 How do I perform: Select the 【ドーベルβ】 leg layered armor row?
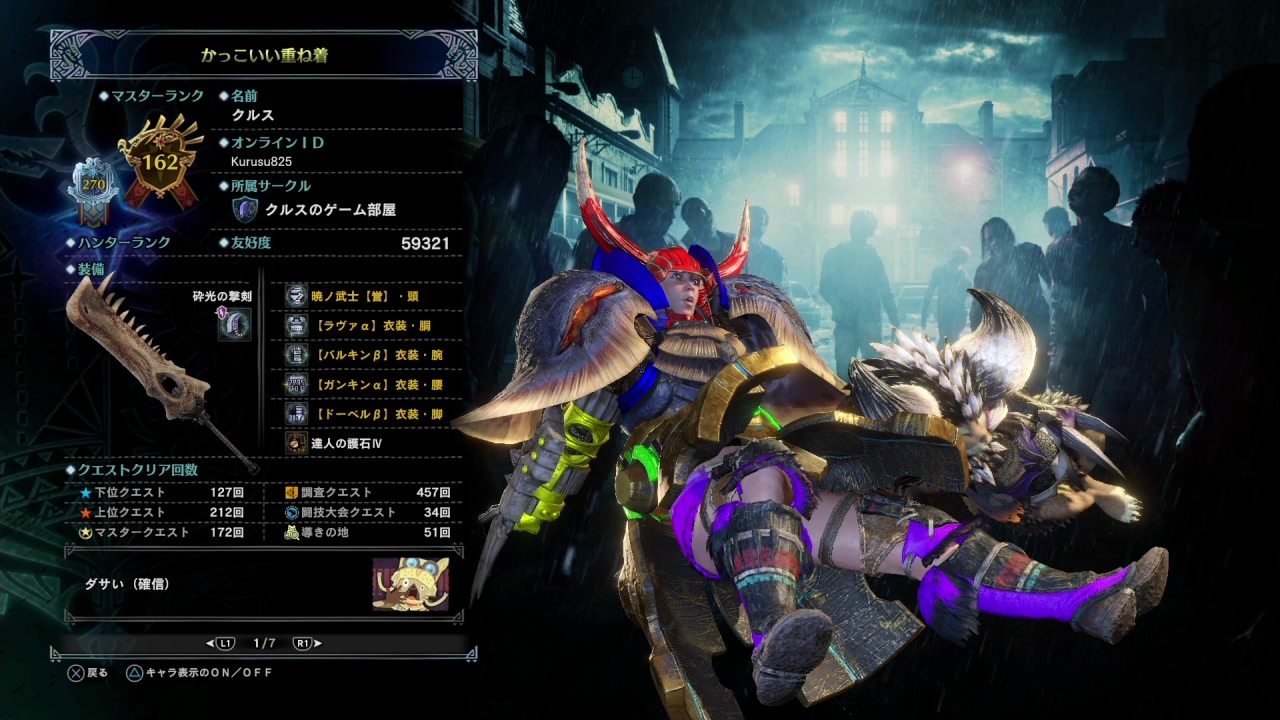click(x=363, y=414)
